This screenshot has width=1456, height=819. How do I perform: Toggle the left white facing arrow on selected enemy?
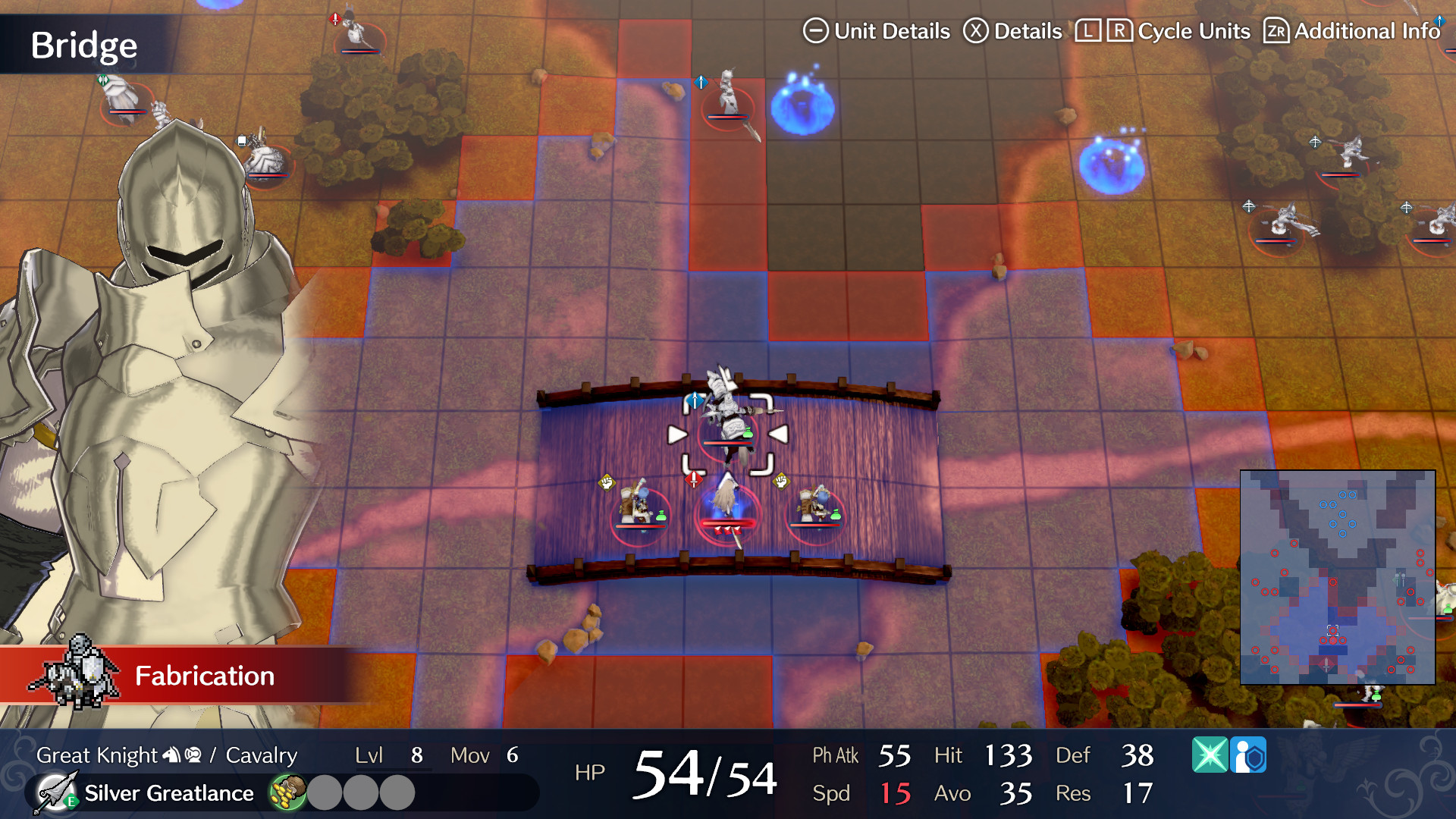[676, 434]
